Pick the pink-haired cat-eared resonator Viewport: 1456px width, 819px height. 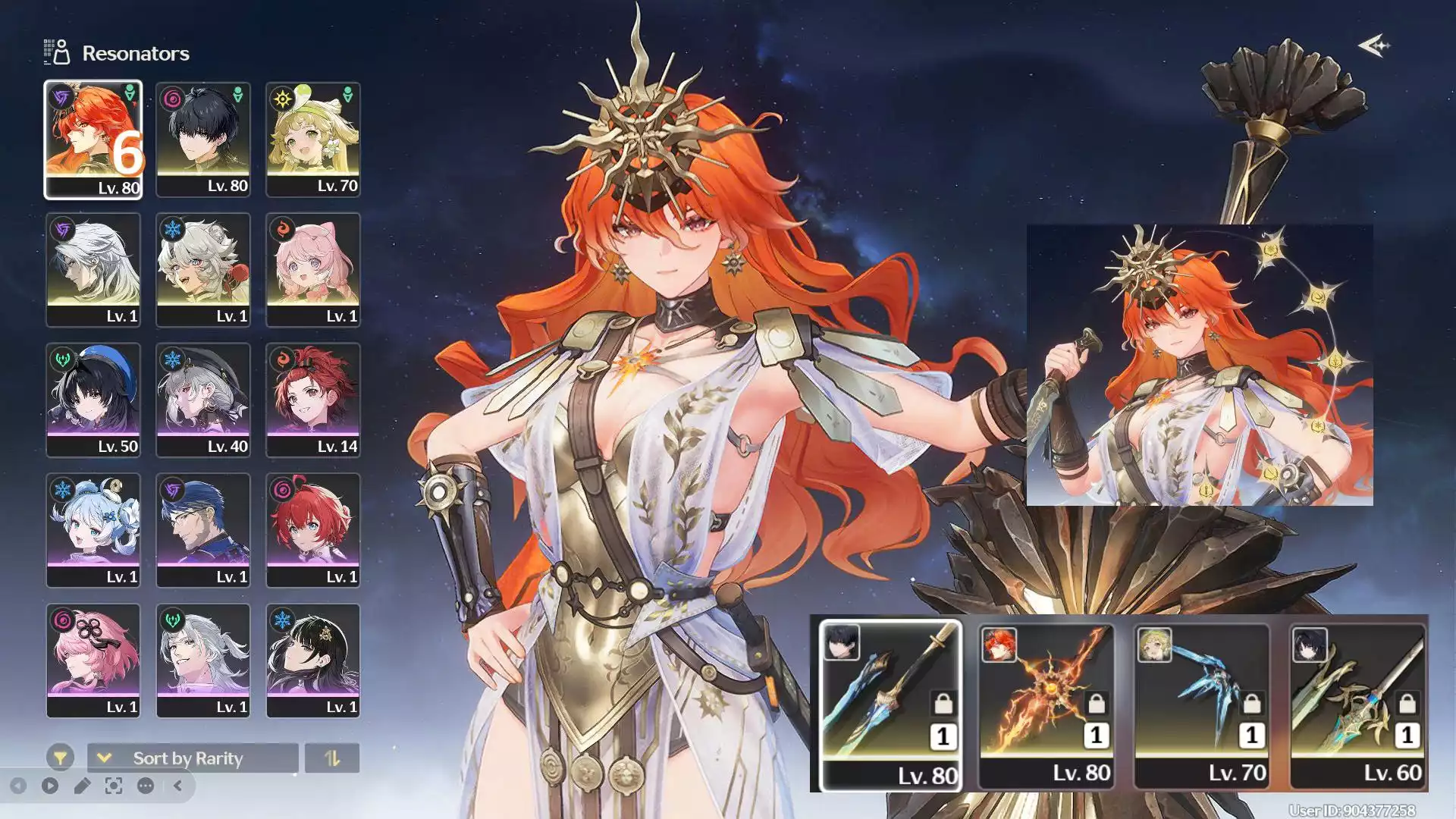(312, 270)
